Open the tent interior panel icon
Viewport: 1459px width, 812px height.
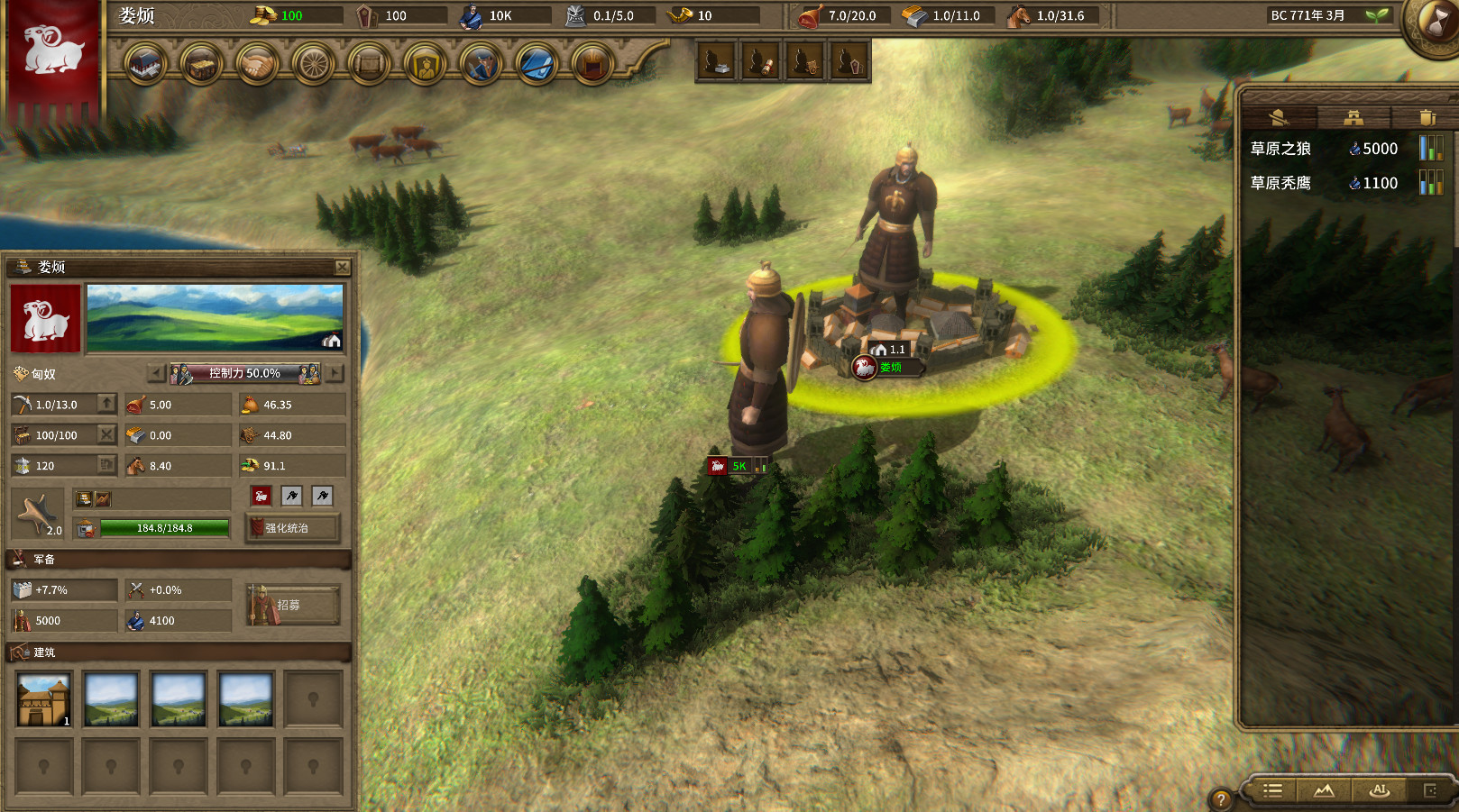[x=592, y=65]
